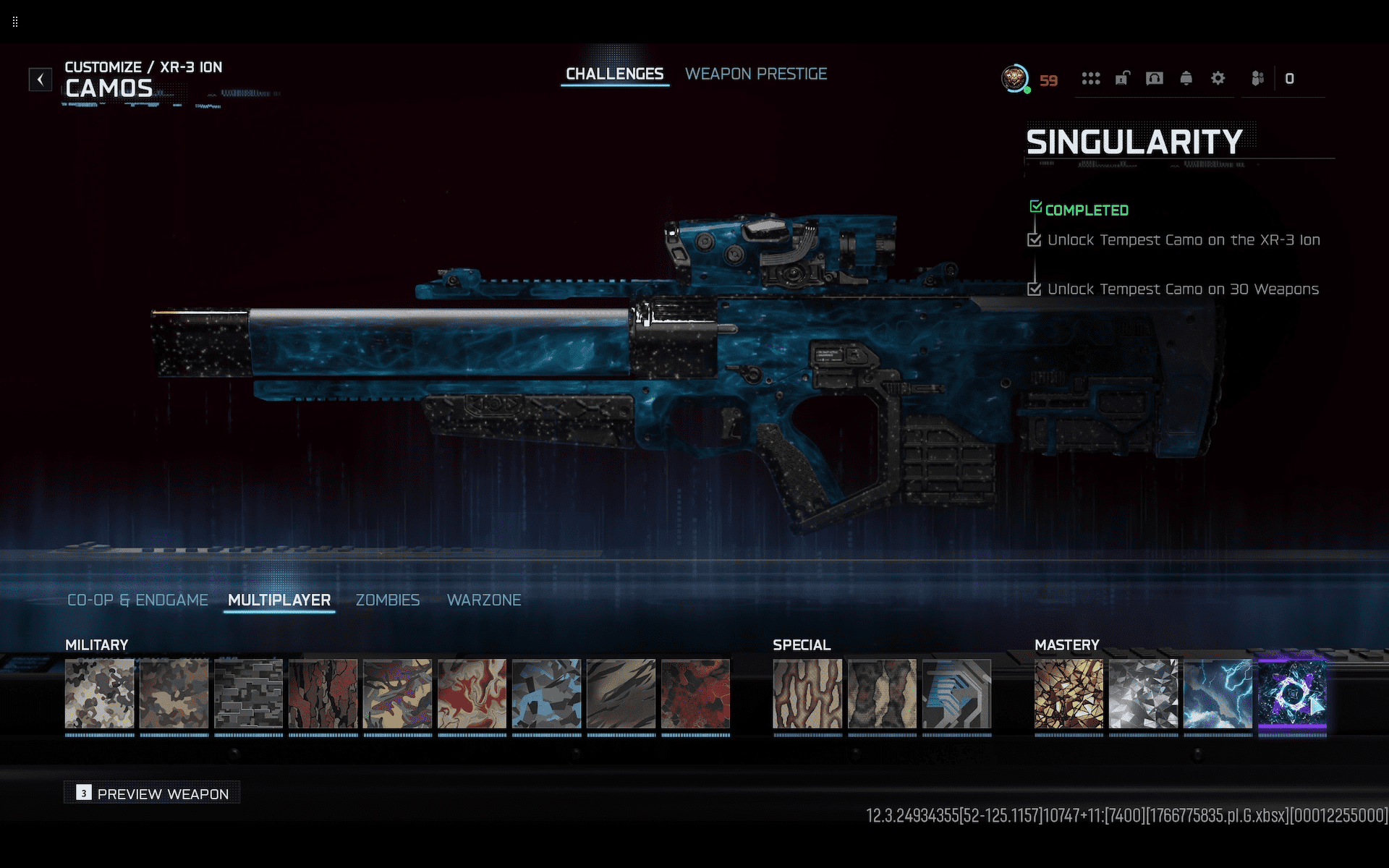Show the Warzone camo category
This screenshot has height=868, width=1389.
pyautogui.click(x=483, y=600)
